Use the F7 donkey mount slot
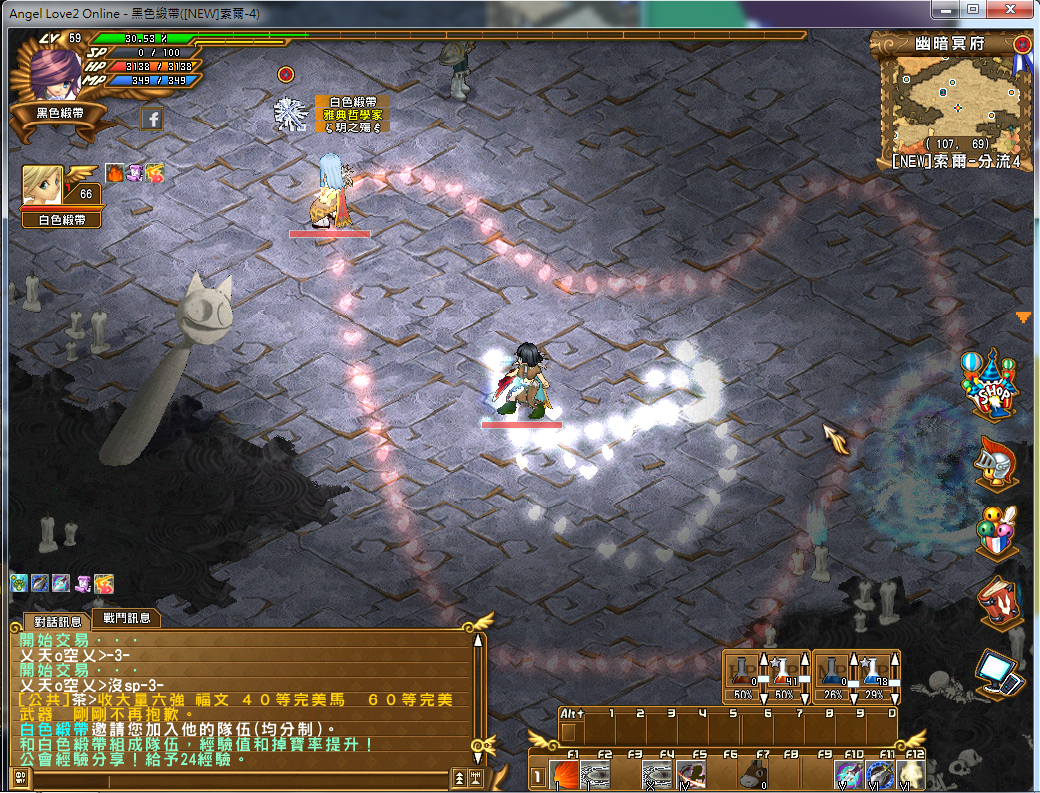Image resolution: width=1040 pixels, height=793 pixels. (754, 775)
